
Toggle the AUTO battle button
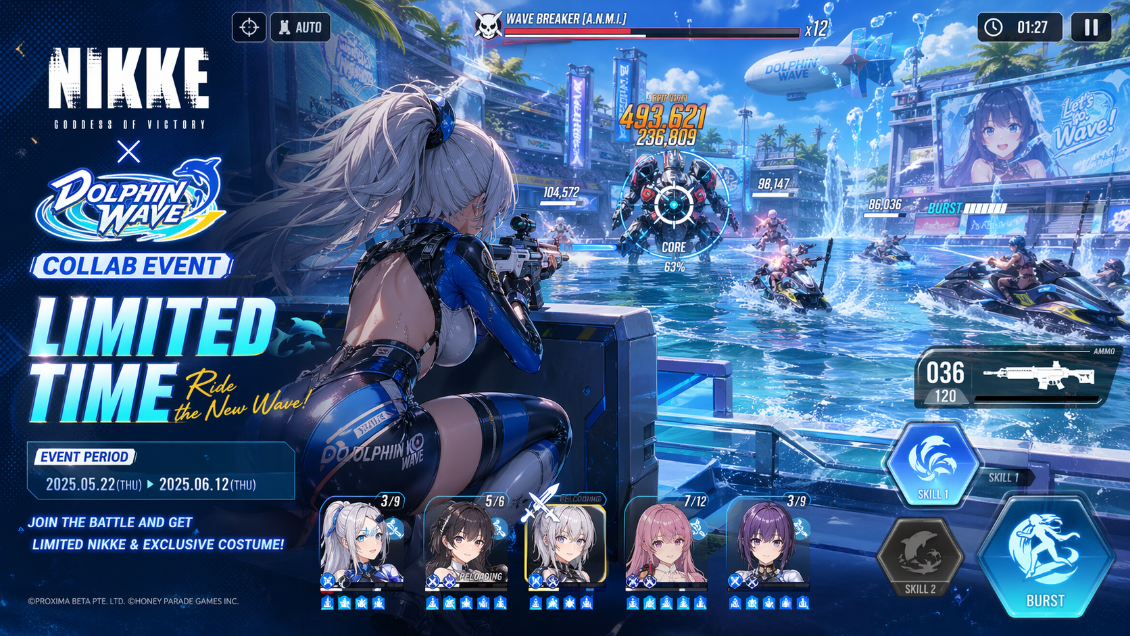[300, 27]
